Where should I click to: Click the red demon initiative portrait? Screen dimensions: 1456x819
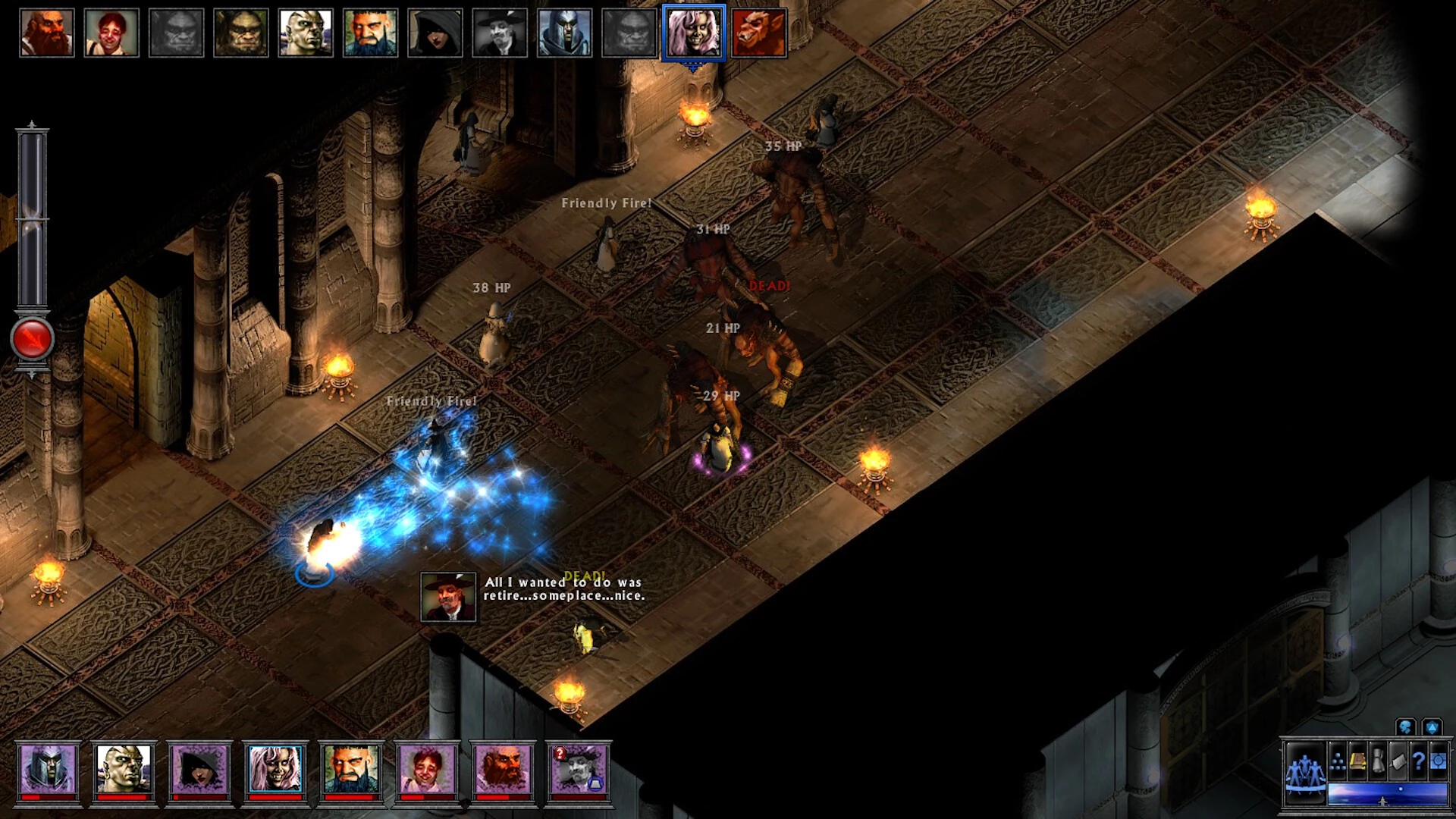758,33
